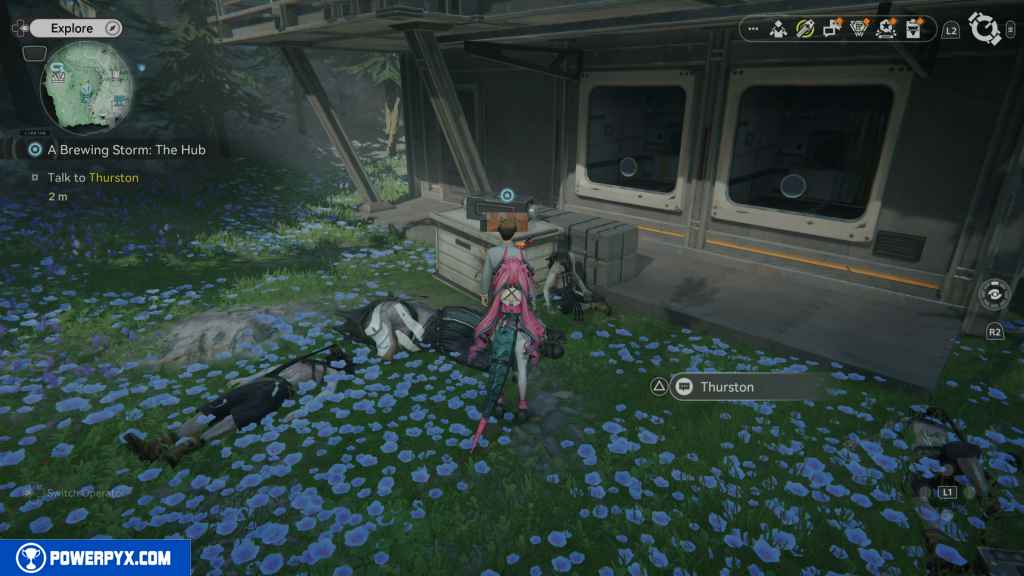Open the star emblem toolbar icon
This screenshot has width=1024, height=576.
(x=886, y=29)
